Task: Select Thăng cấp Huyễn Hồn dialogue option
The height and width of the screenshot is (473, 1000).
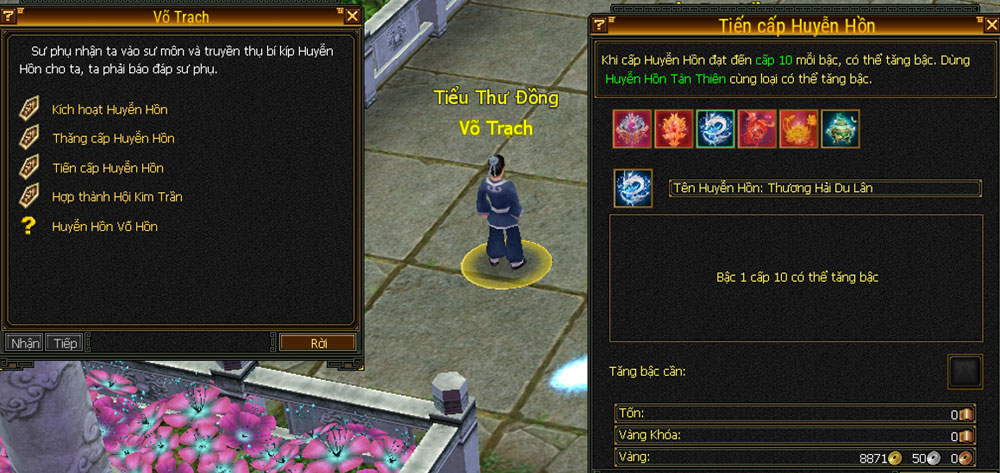Action: click(x=112, y=138)
